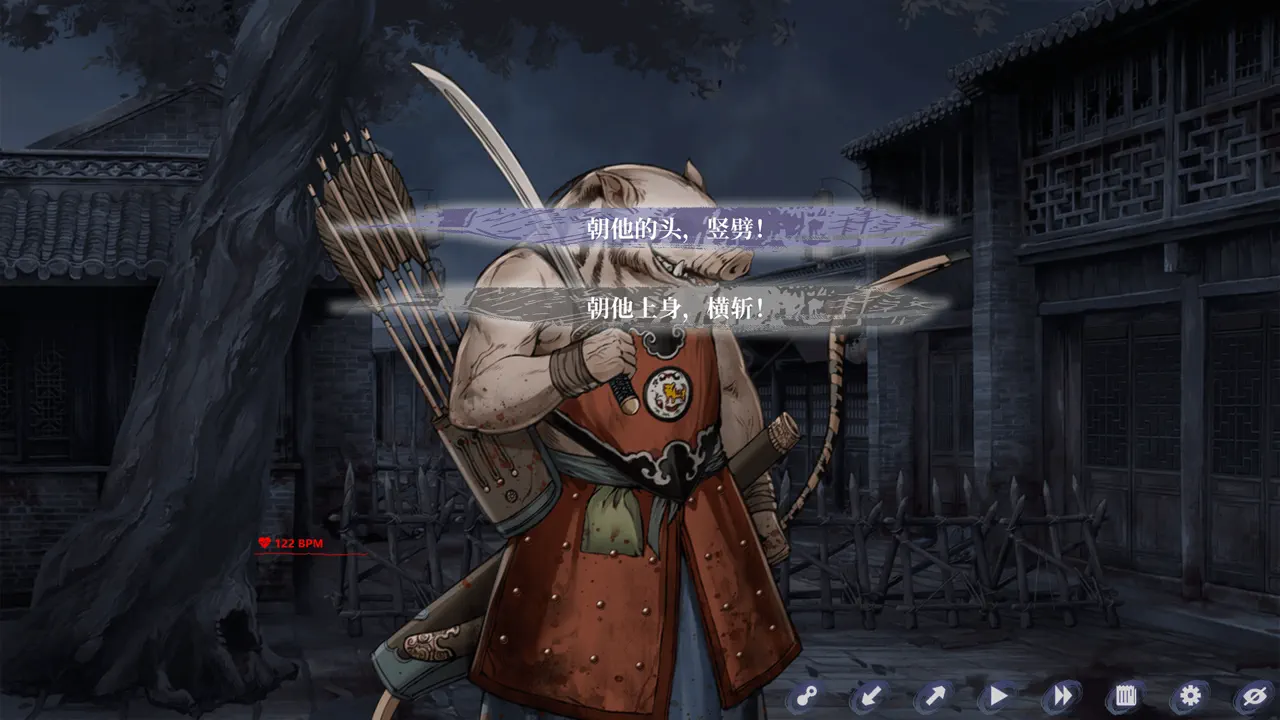Viewport: 1280px width, 720px height.
Task: Click the up-right arrow icon
Action: tap(934, 695)
